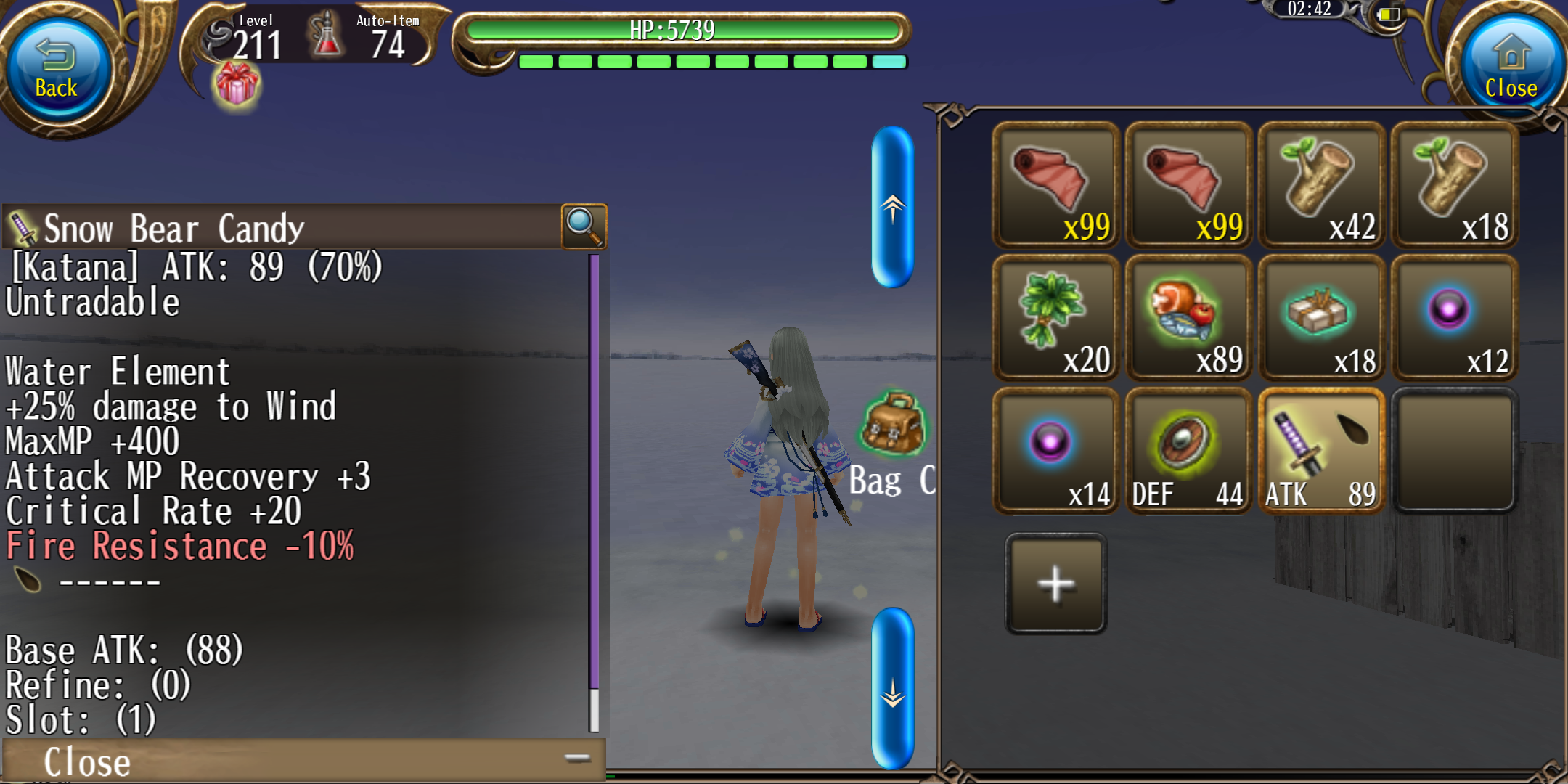This screenshot has height=784, width=1568.
Task: Click the plus button to expand bag
Action: [x=1055, y=584]
